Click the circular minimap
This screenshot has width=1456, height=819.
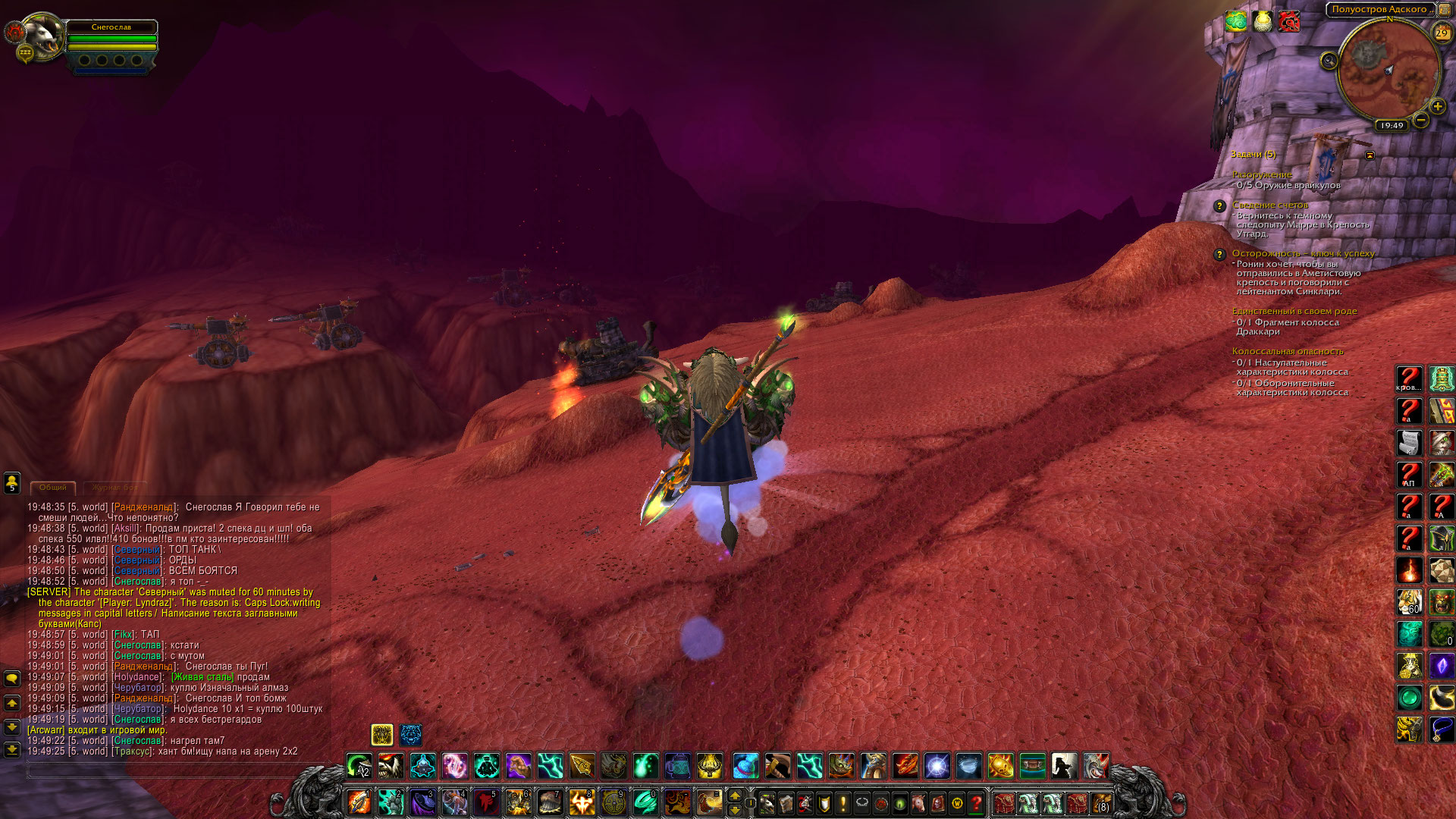pos(1386,70)
